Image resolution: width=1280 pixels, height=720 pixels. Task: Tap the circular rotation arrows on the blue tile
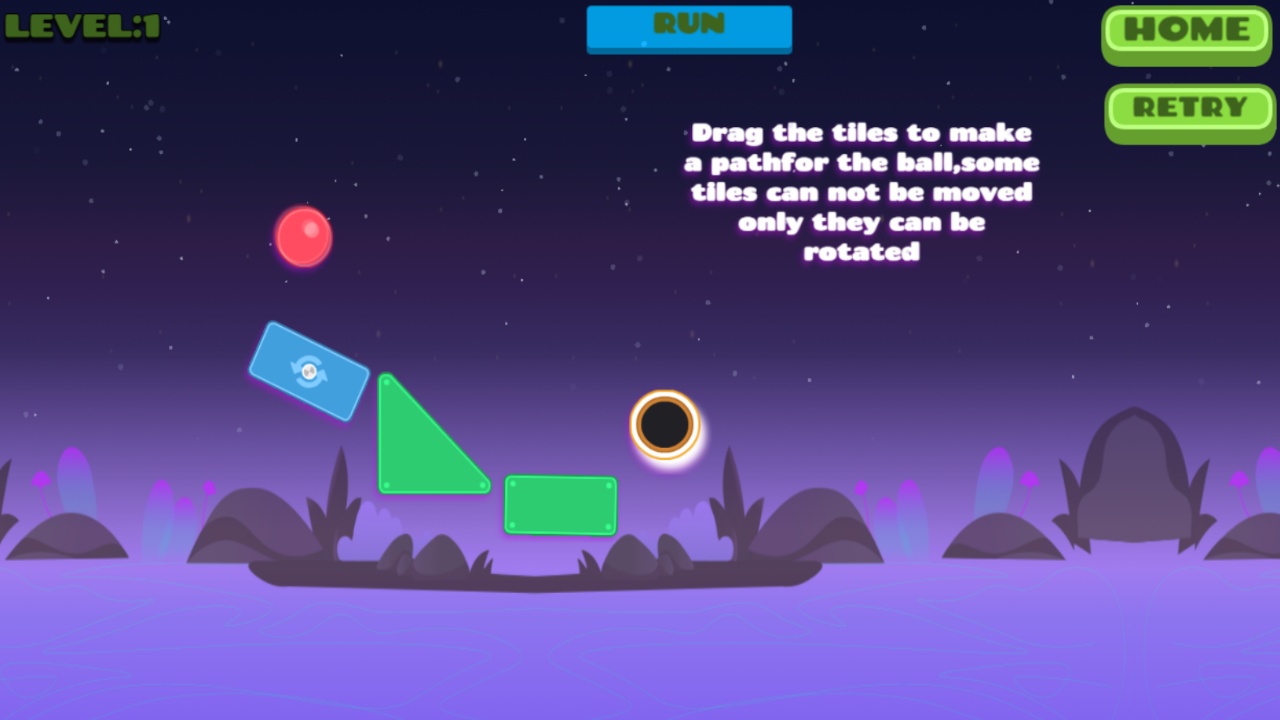308,372
